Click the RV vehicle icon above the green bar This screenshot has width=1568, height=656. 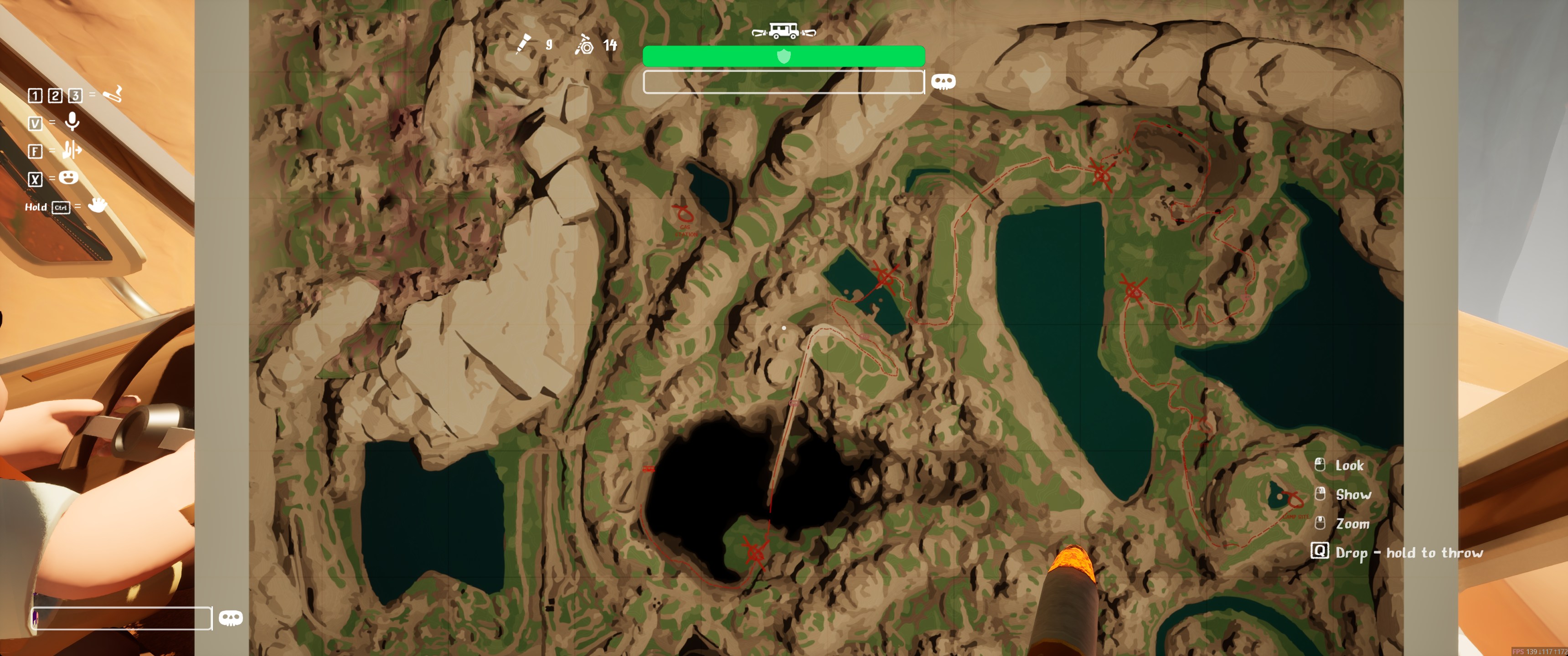click(784, 31)
